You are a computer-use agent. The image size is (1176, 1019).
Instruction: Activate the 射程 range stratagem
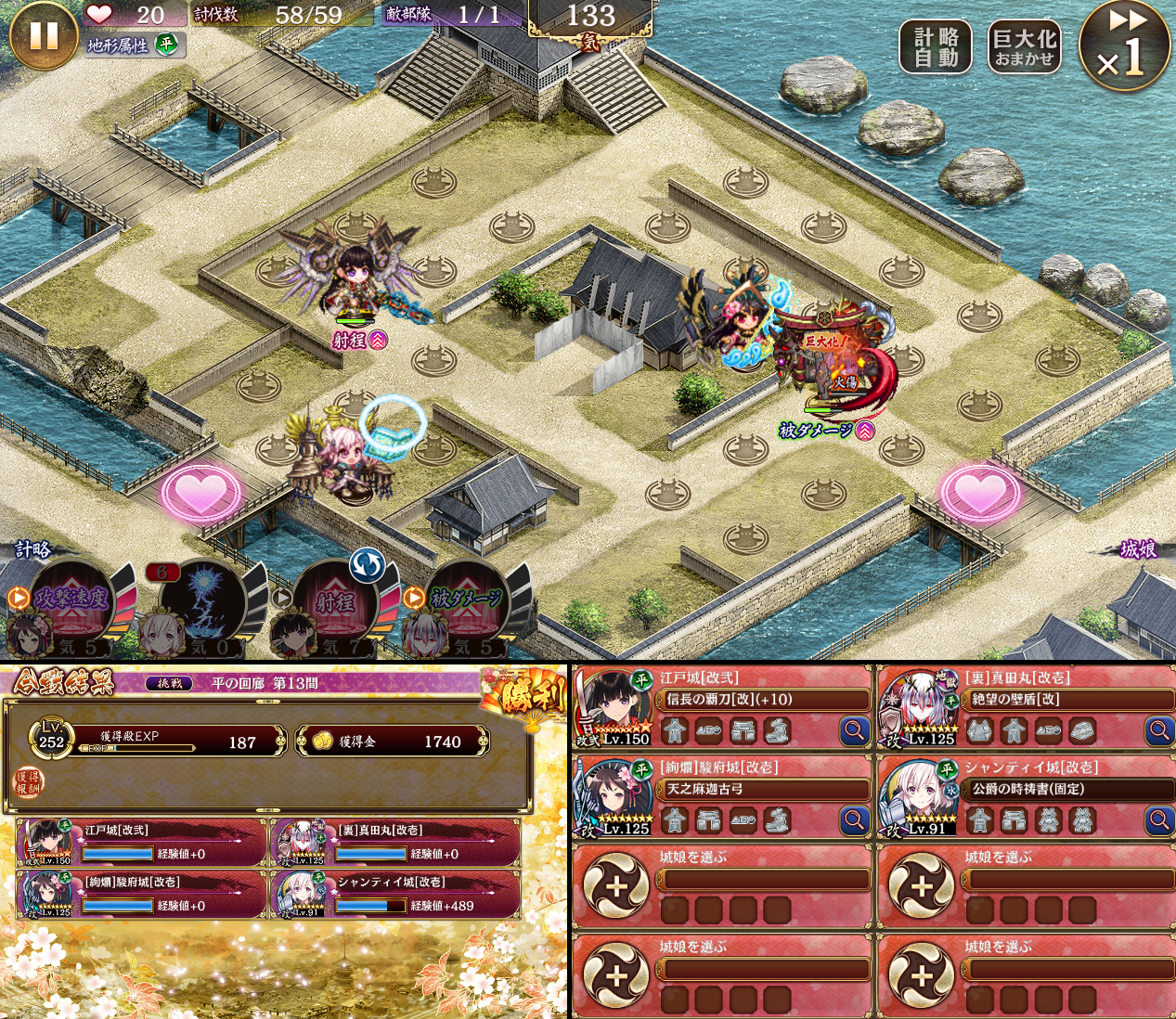click(x=336, y=601)
